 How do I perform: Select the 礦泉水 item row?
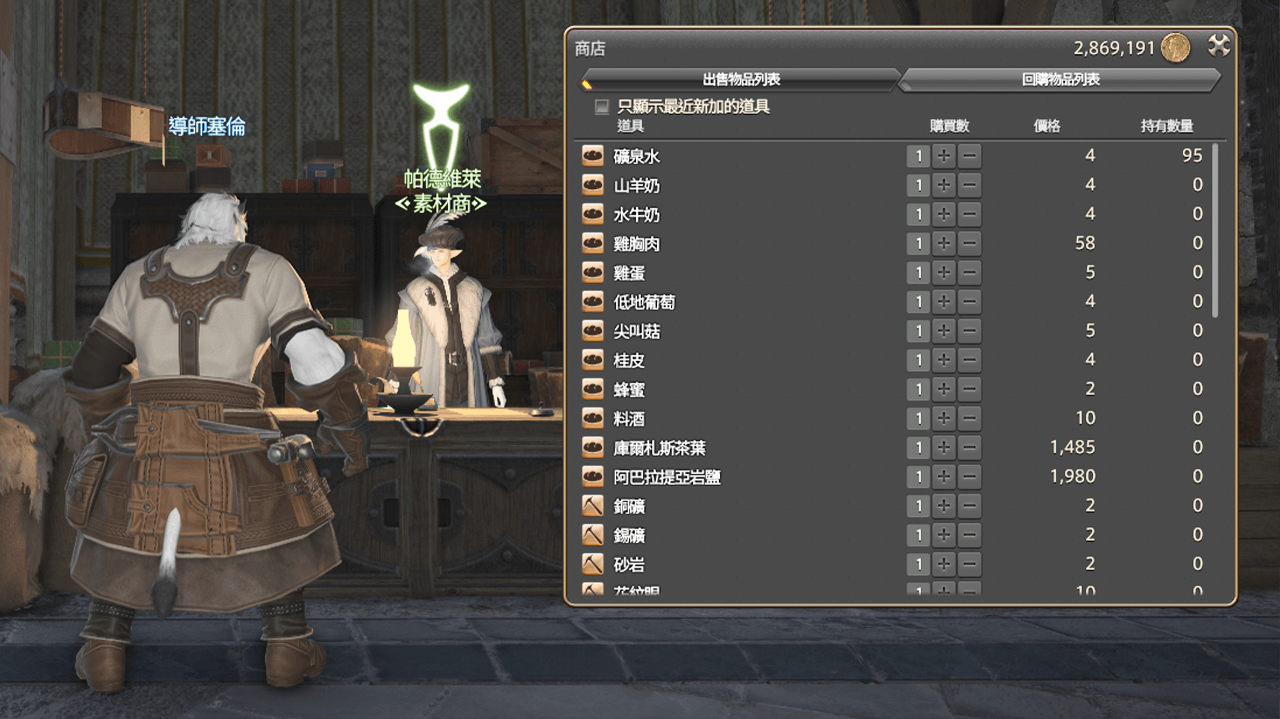637,156
